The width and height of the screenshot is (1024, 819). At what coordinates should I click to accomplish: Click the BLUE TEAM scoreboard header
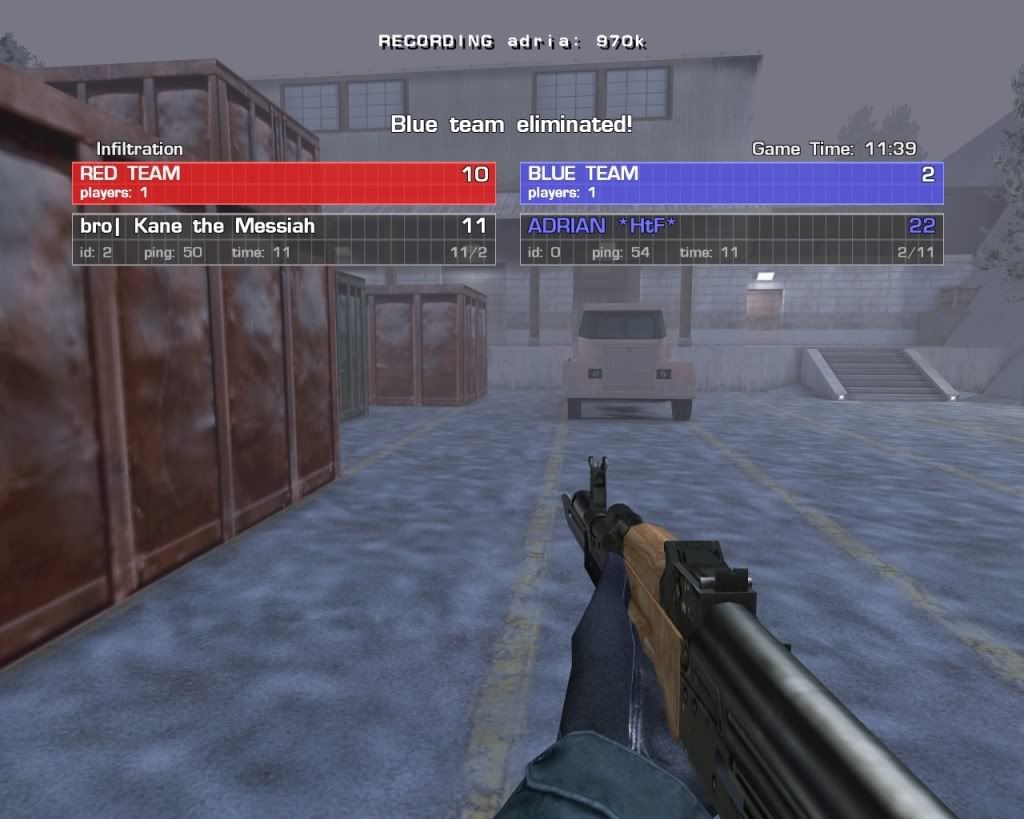click(731, 182)
